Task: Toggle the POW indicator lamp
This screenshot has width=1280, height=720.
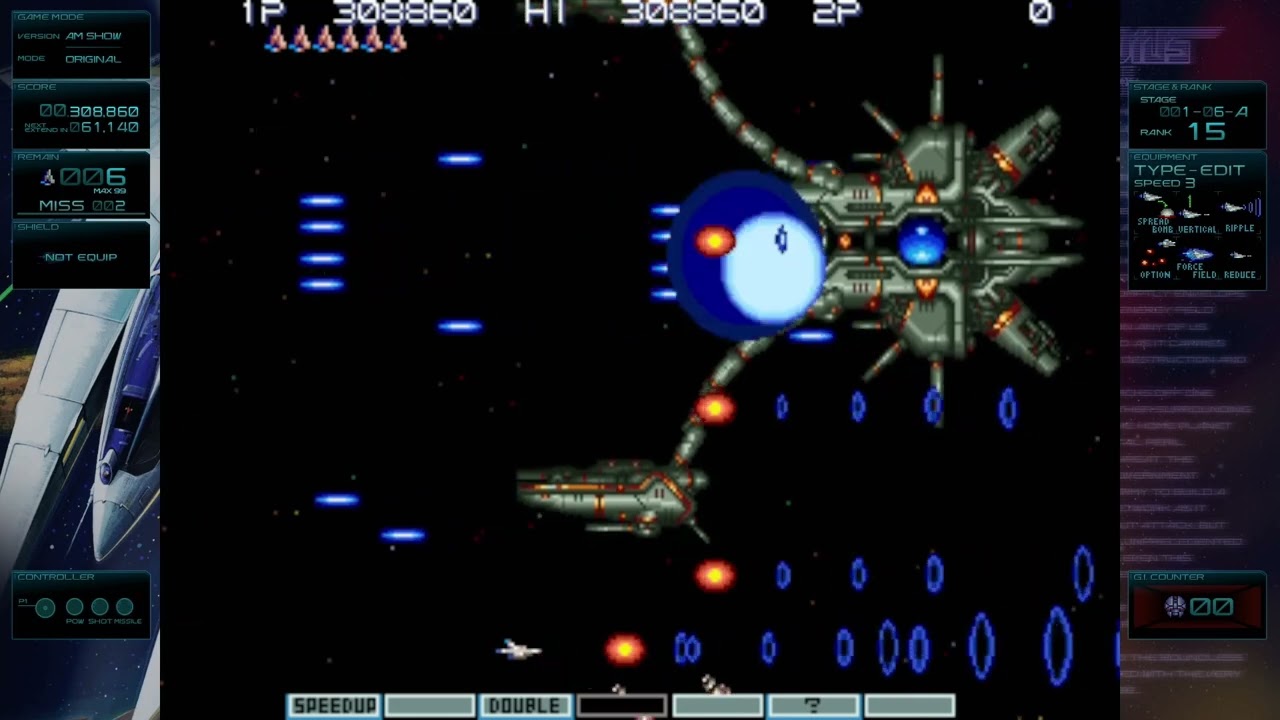Action: point(75,606)
